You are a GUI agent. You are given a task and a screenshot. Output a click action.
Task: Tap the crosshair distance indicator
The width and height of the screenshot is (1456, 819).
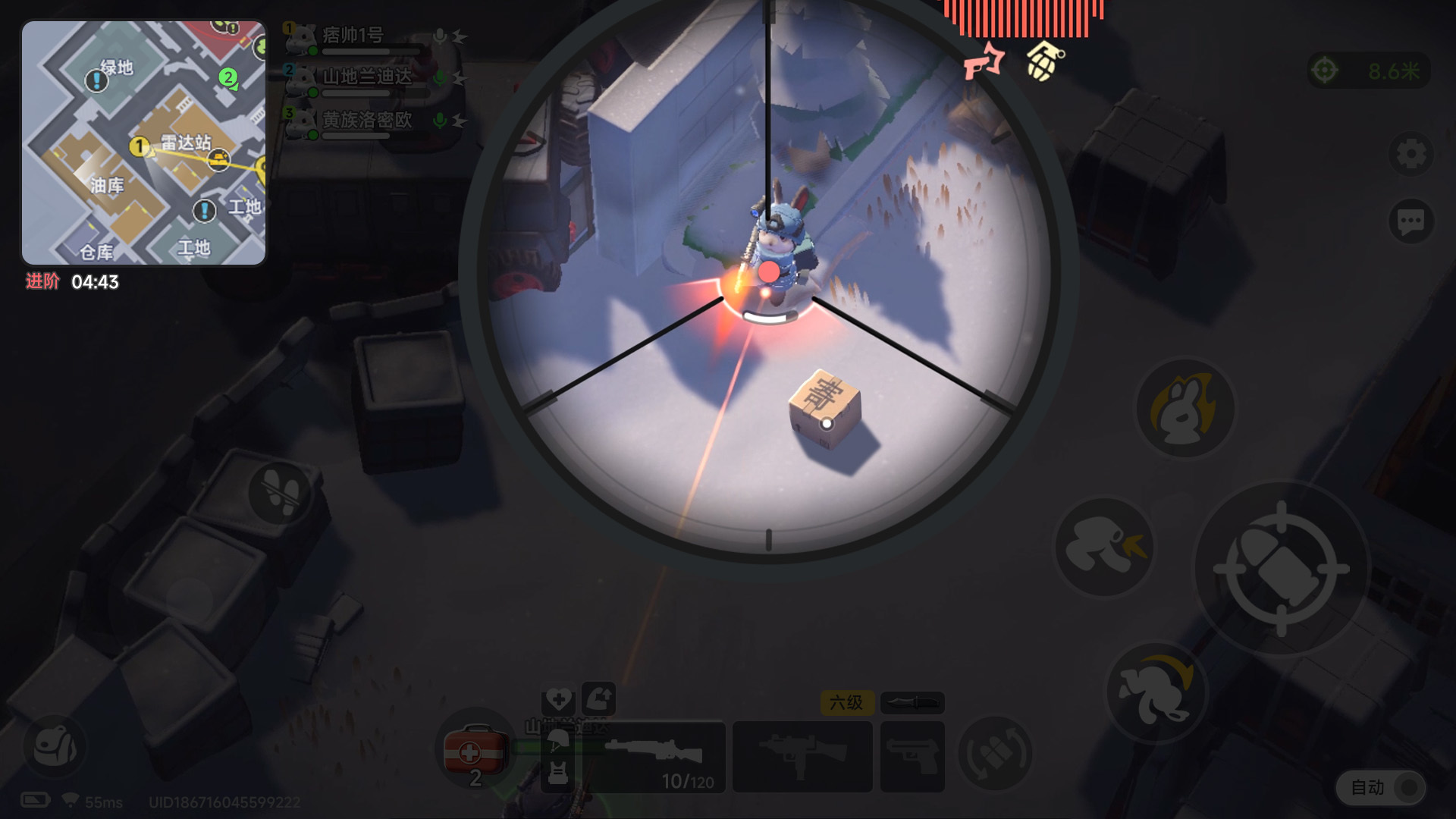point(1370,71)
